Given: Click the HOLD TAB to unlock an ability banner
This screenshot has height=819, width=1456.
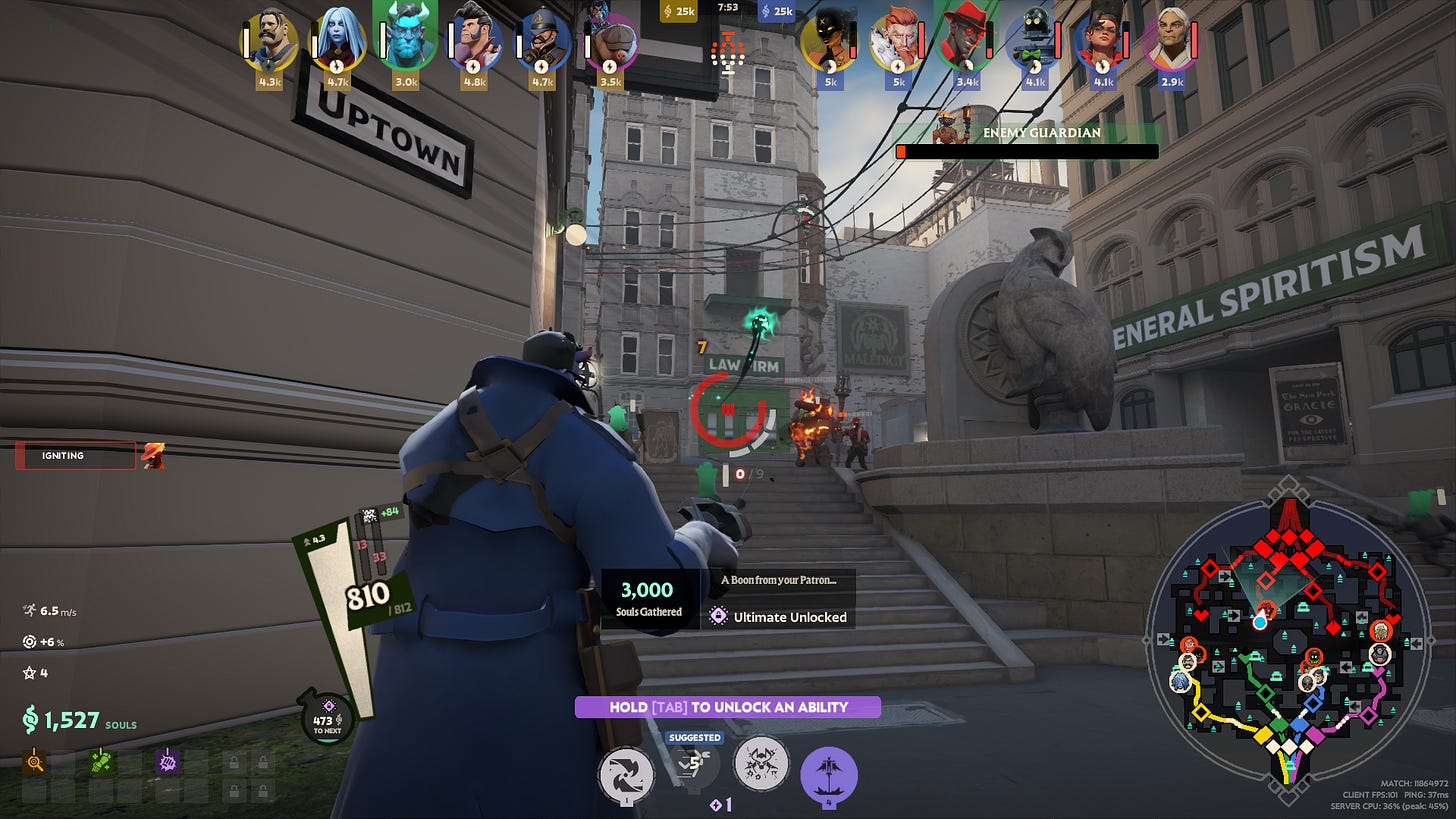Looking at the screenshot, I should 729,707.
